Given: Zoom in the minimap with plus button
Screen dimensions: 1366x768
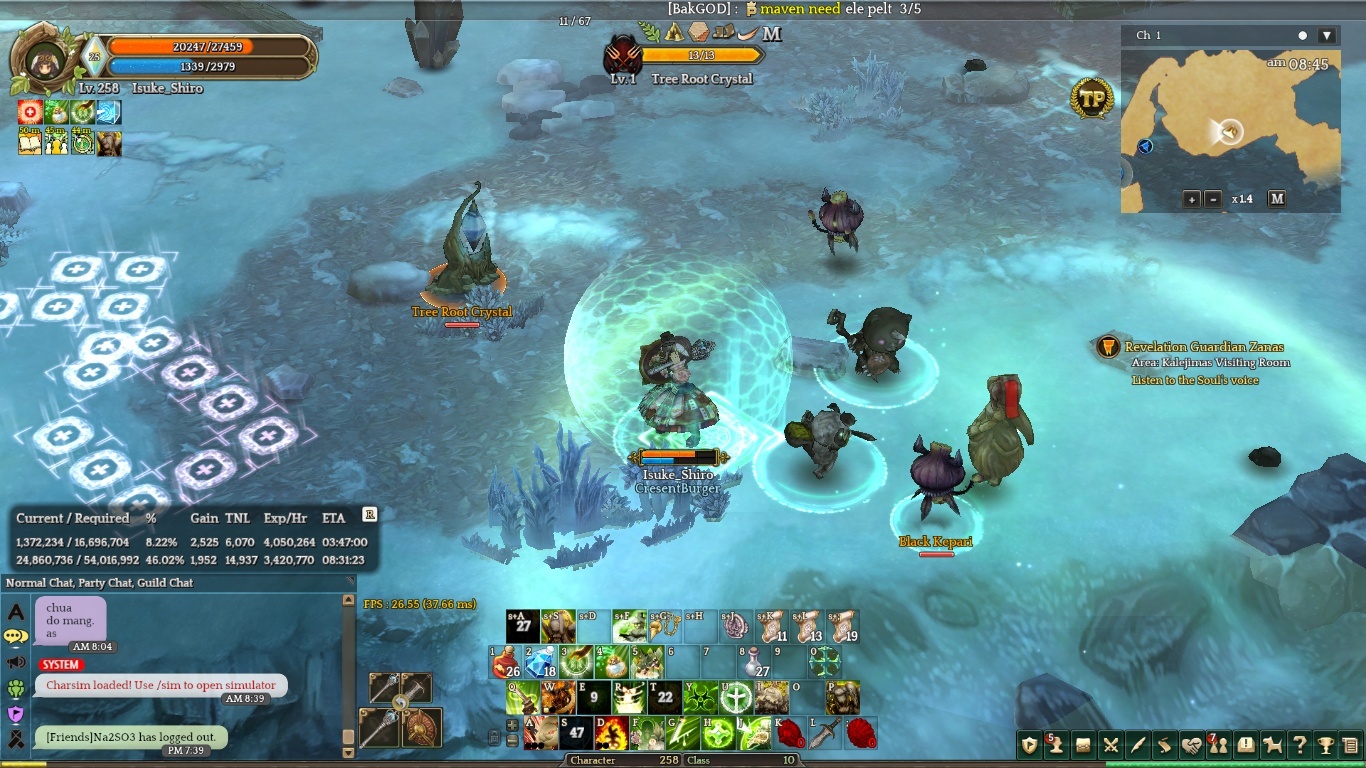Looking at the screenshot, I should 1192,199.
